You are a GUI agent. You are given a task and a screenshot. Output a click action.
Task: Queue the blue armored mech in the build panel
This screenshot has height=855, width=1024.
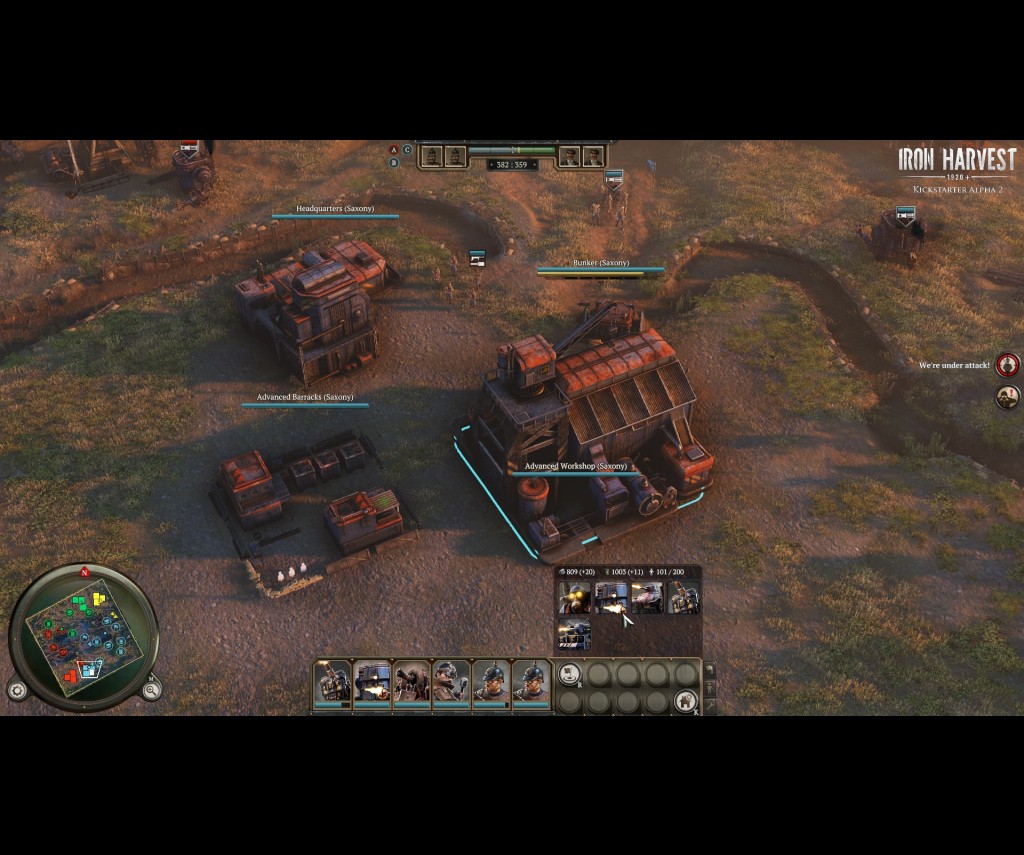574,634
